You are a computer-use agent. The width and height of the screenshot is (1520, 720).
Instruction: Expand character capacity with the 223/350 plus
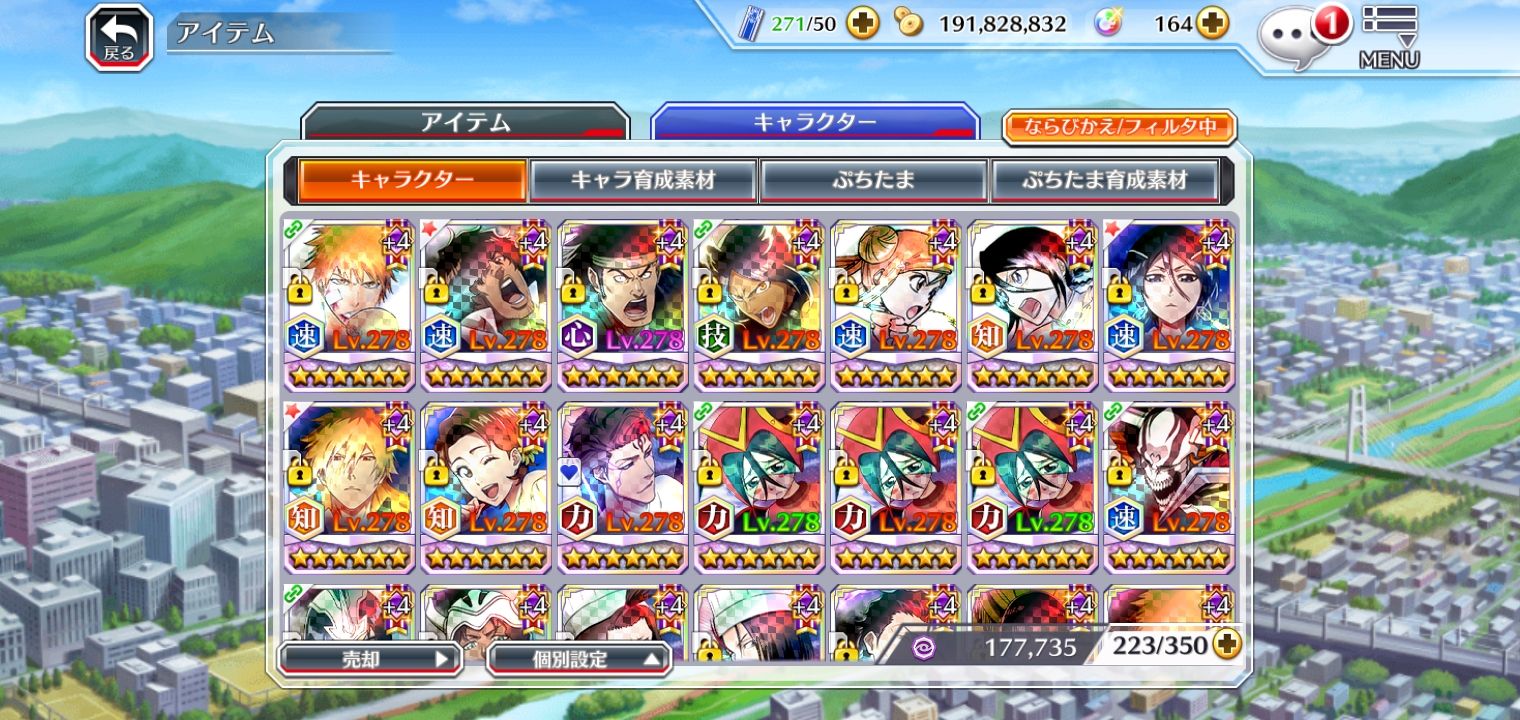tap(1227, 646)
